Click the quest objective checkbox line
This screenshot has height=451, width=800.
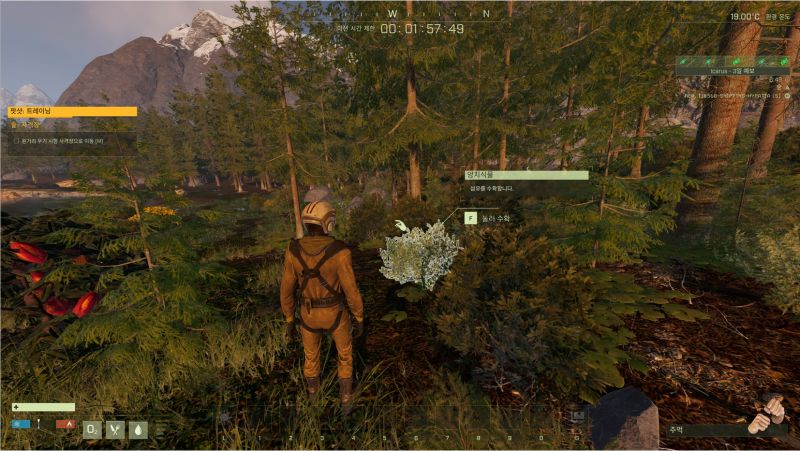[62, 141]
